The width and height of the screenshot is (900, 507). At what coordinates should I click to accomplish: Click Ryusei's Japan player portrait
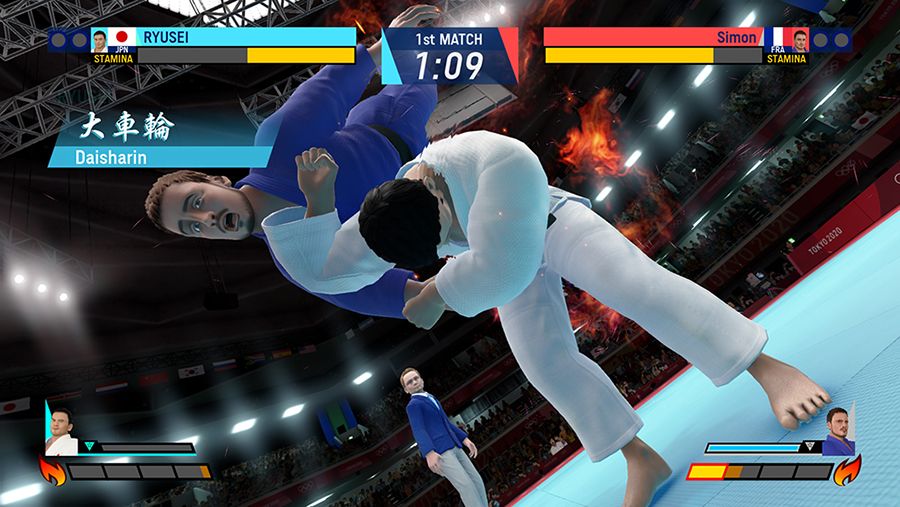coord(100,40)
